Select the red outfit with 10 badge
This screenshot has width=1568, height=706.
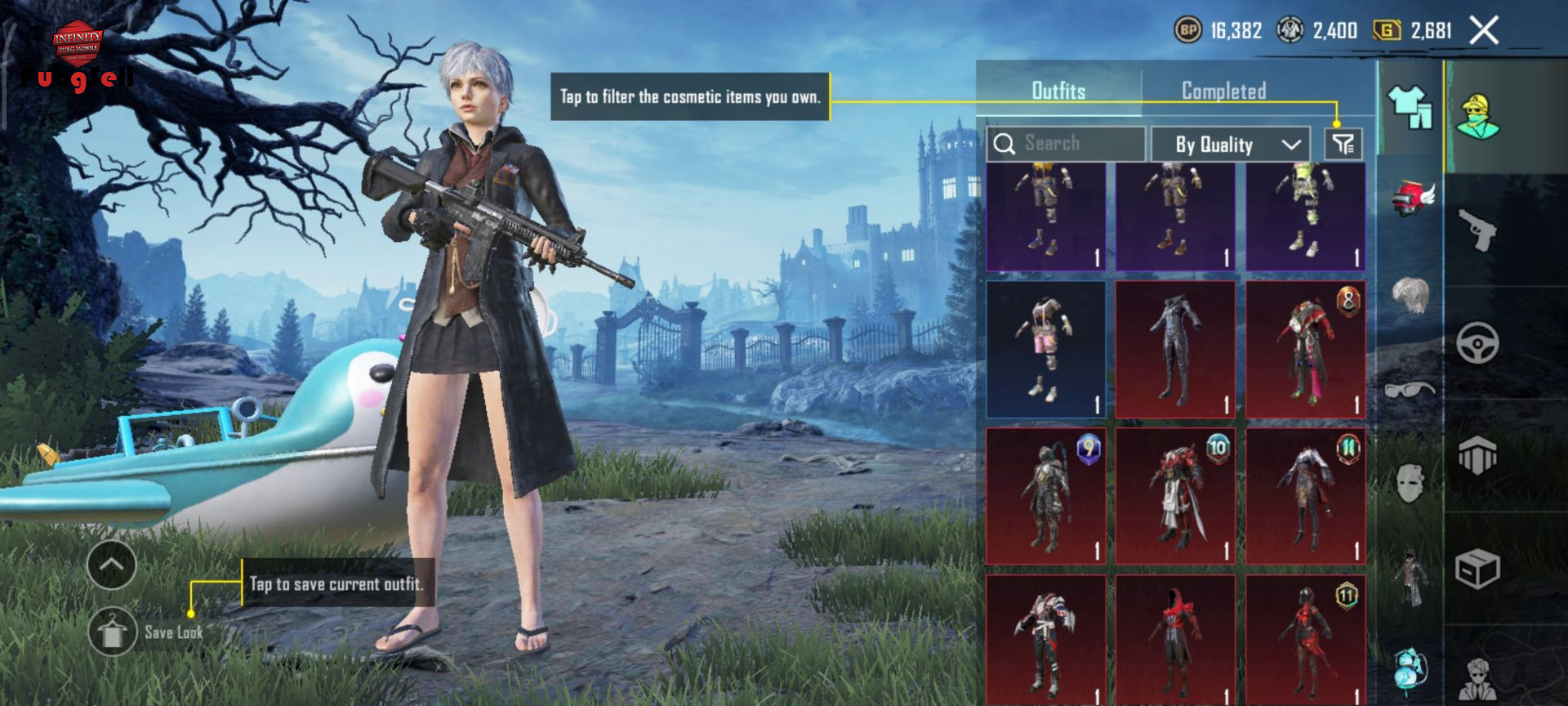click(1176, 496)
